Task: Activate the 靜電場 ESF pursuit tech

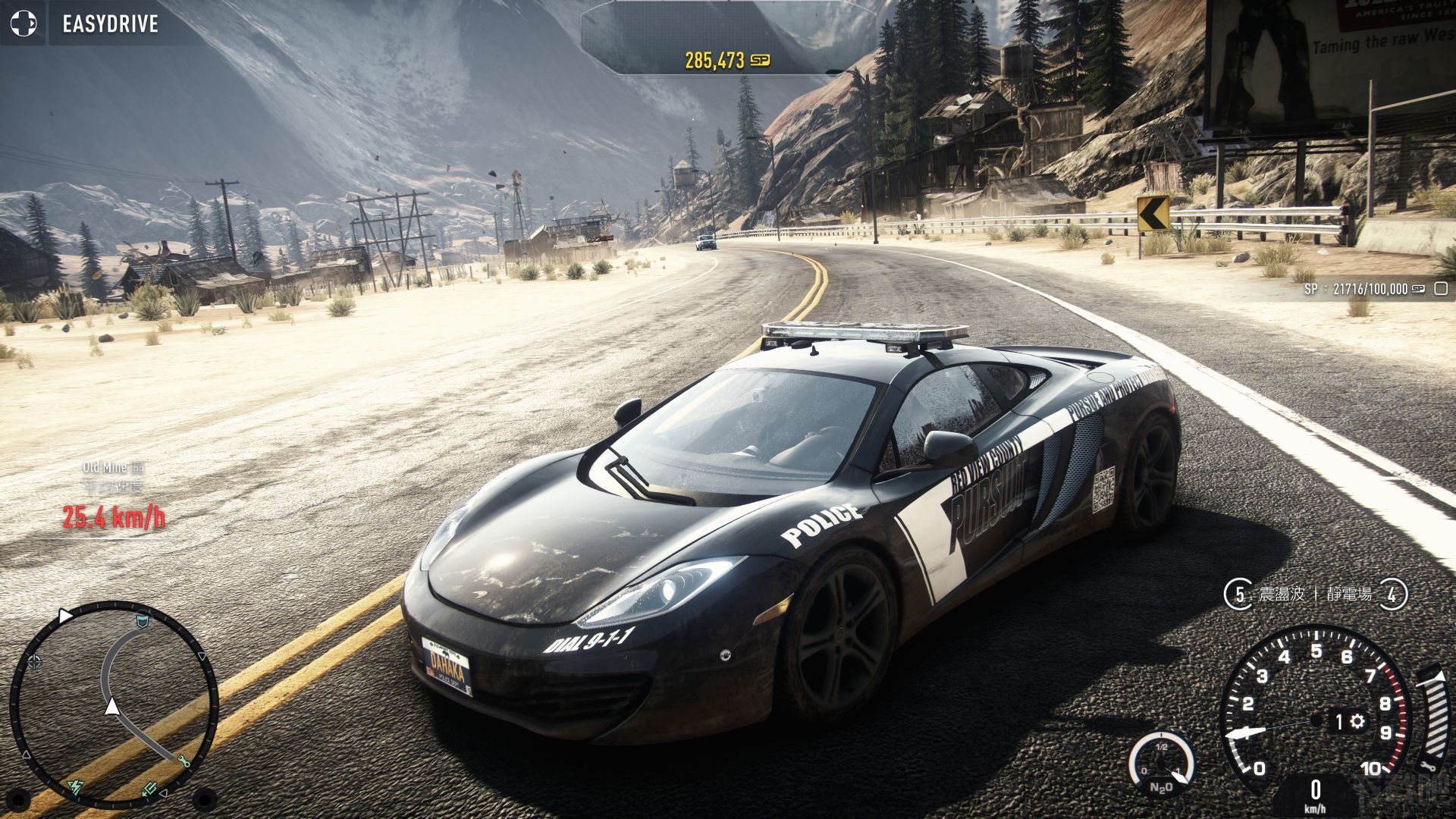Action: (x=1350, y=594)
